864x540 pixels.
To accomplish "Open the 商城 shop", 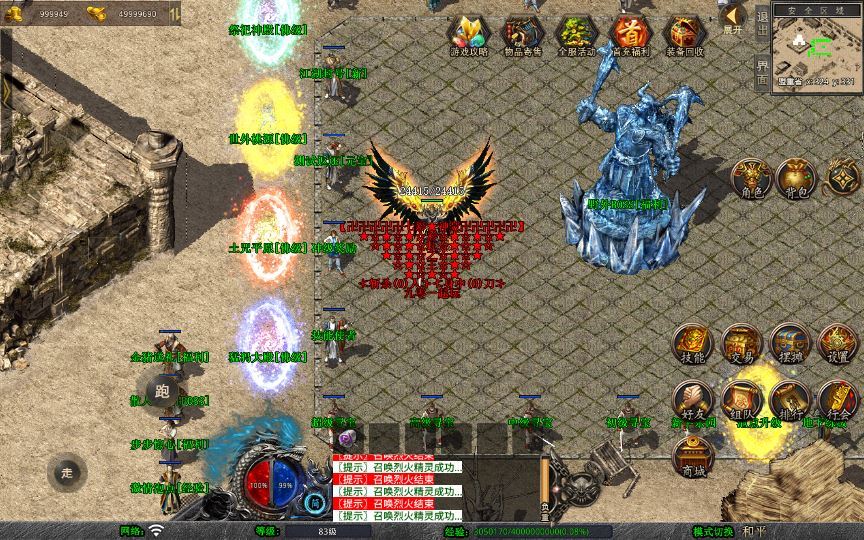I will point(692,458).
